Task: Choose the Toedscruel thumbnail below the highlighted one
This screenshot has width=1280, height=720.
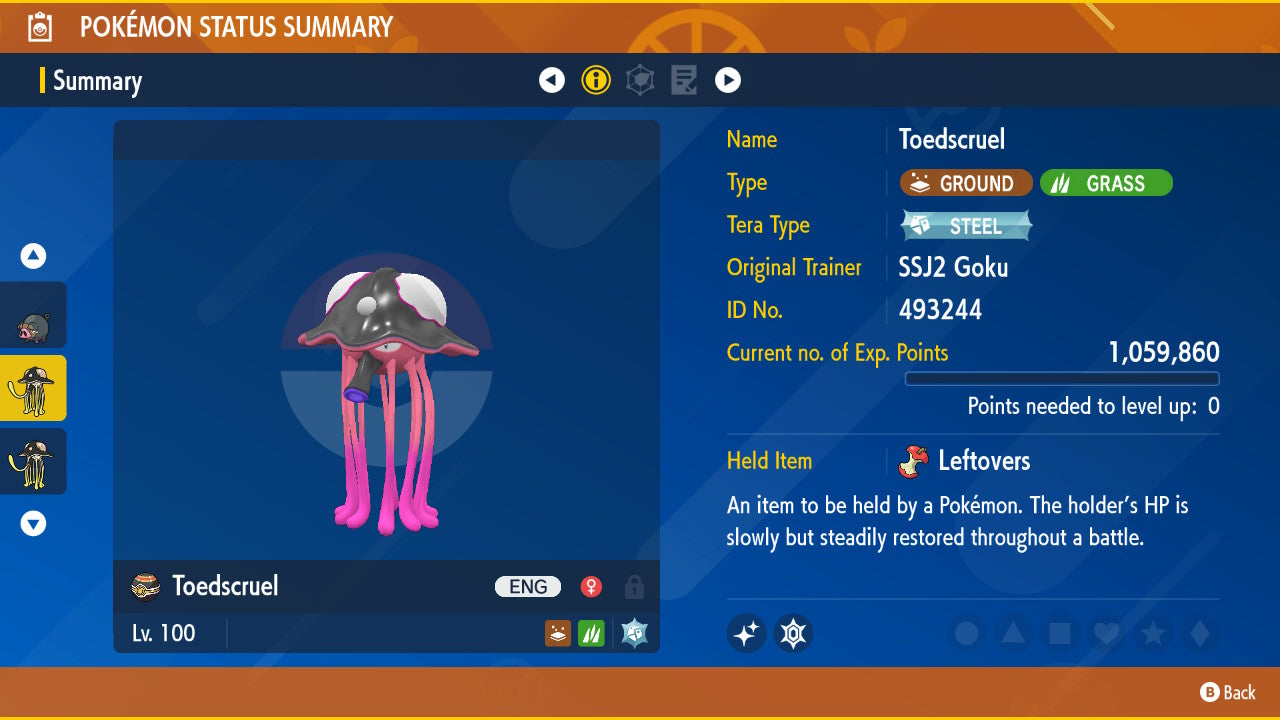Action: click(34, 461)
